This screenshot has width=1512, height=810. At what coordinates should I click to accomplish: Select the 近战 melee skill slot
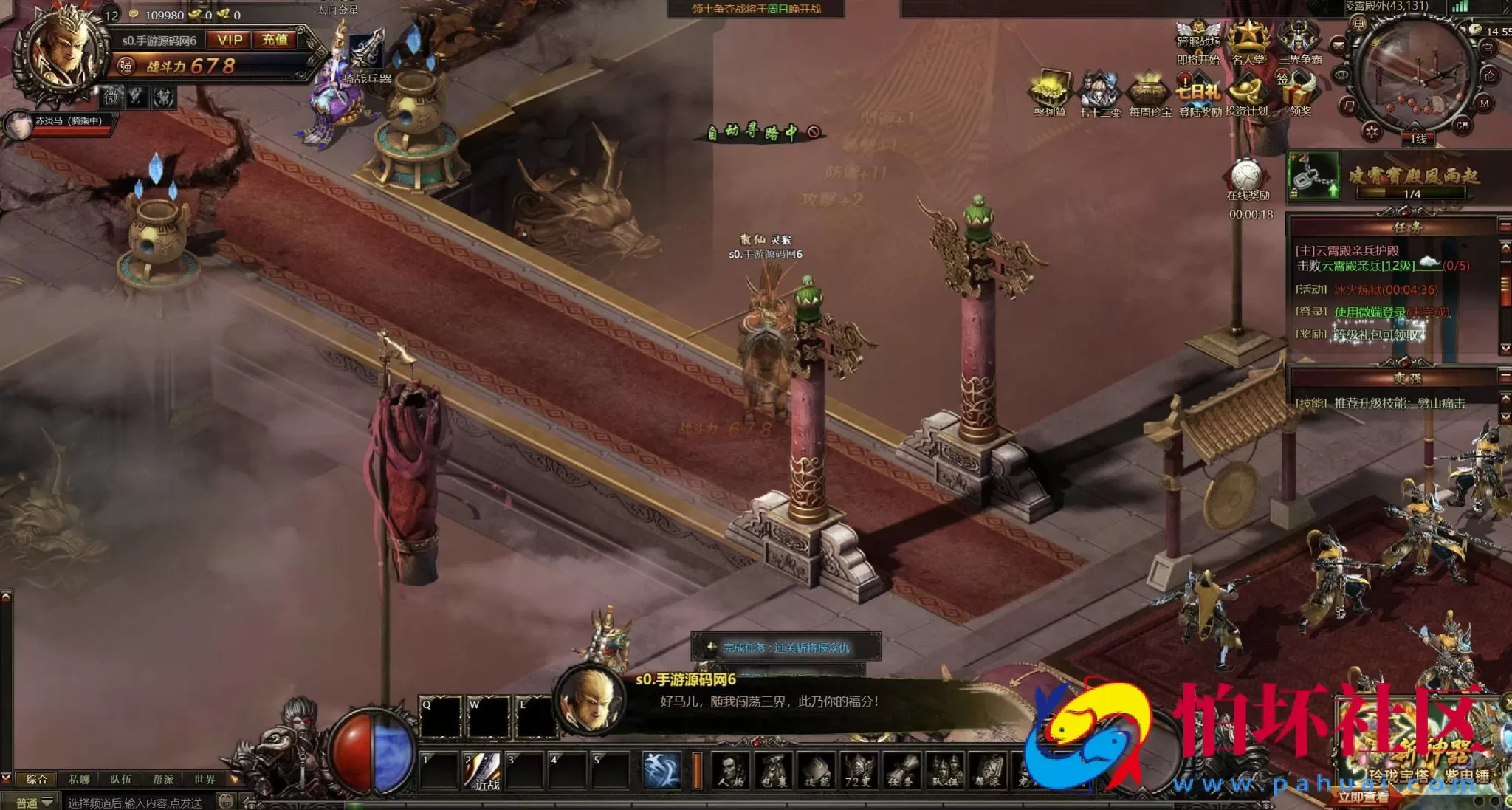click(484, 770)
